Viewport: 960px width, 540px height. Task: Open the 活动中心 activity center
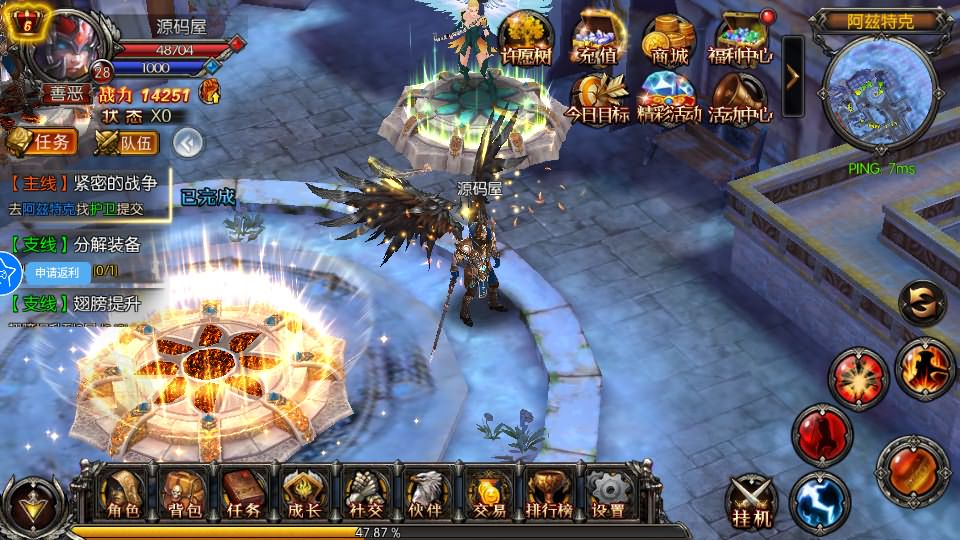740,98
